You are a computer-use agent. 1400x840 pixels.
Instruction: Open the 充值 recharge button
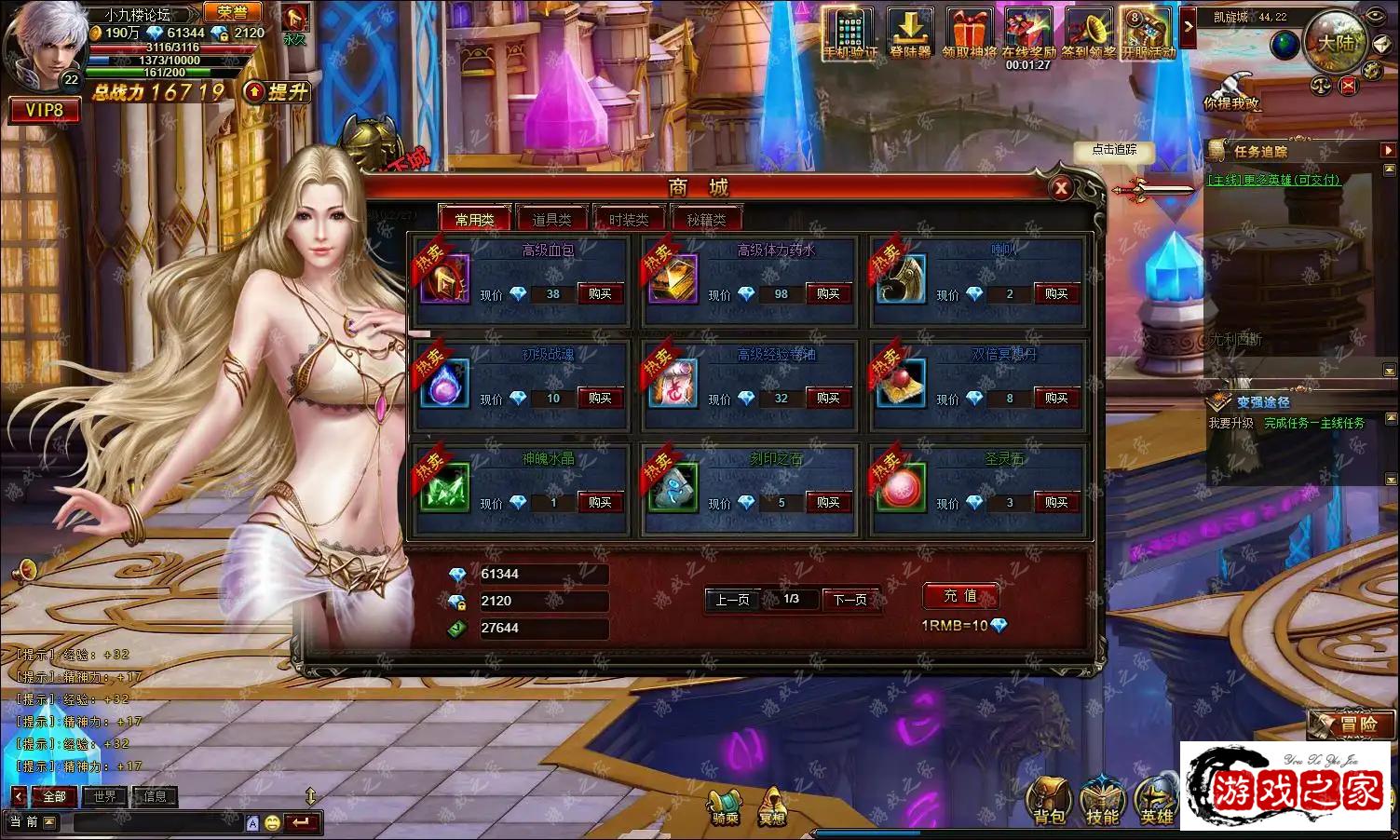click(x=960, y=596)
